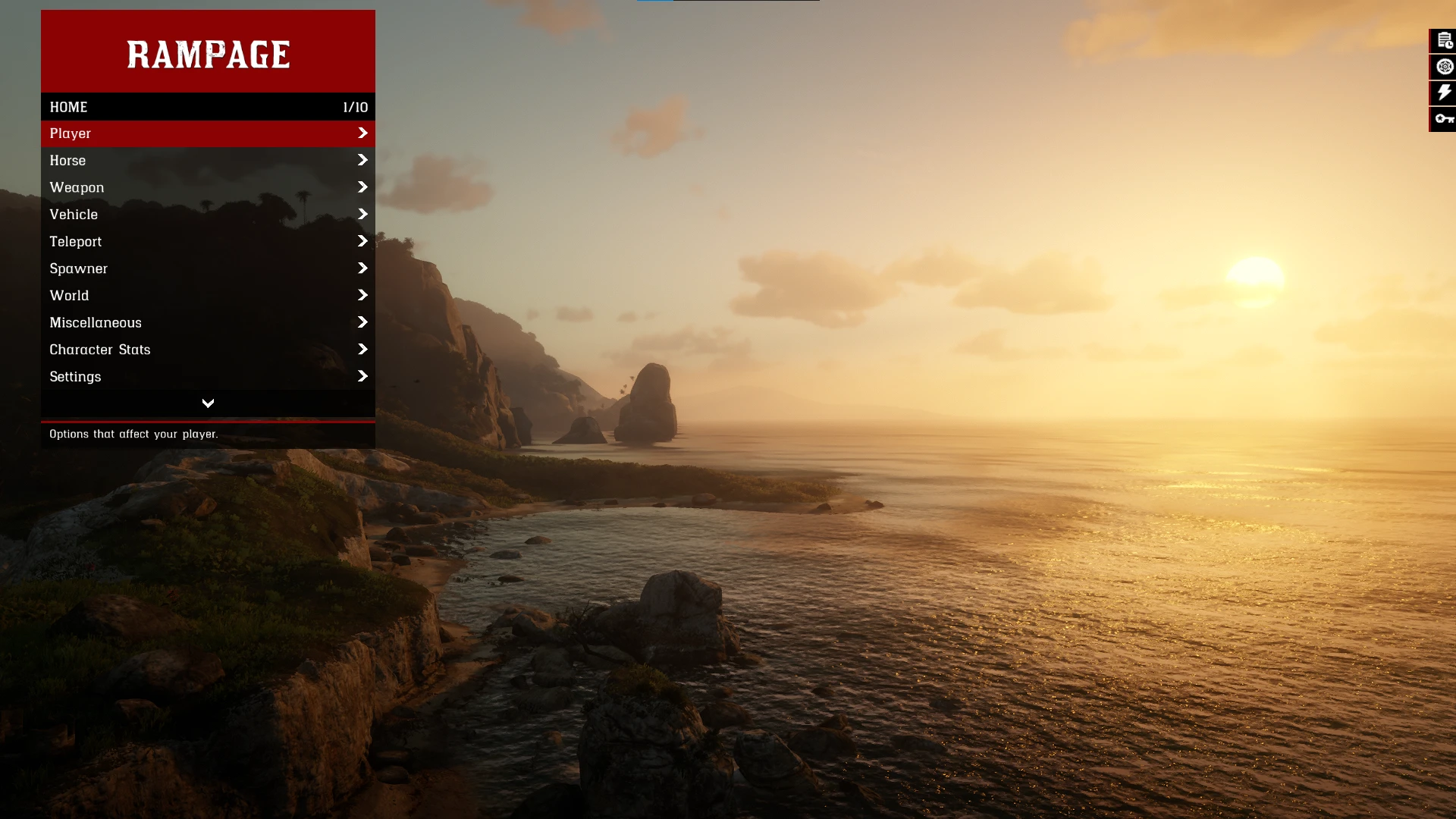Open the gear wheel icon in the sidebar

[x=1443, y=67]
